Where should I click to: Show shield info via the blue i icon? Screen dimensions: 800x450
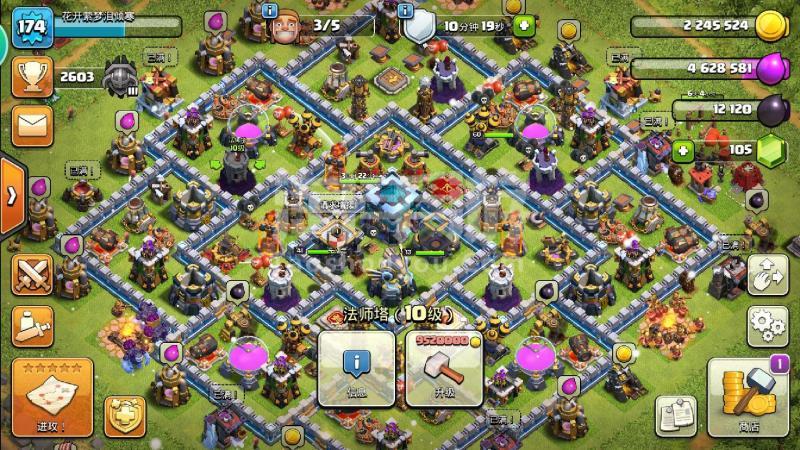click(x=406, y=10)
